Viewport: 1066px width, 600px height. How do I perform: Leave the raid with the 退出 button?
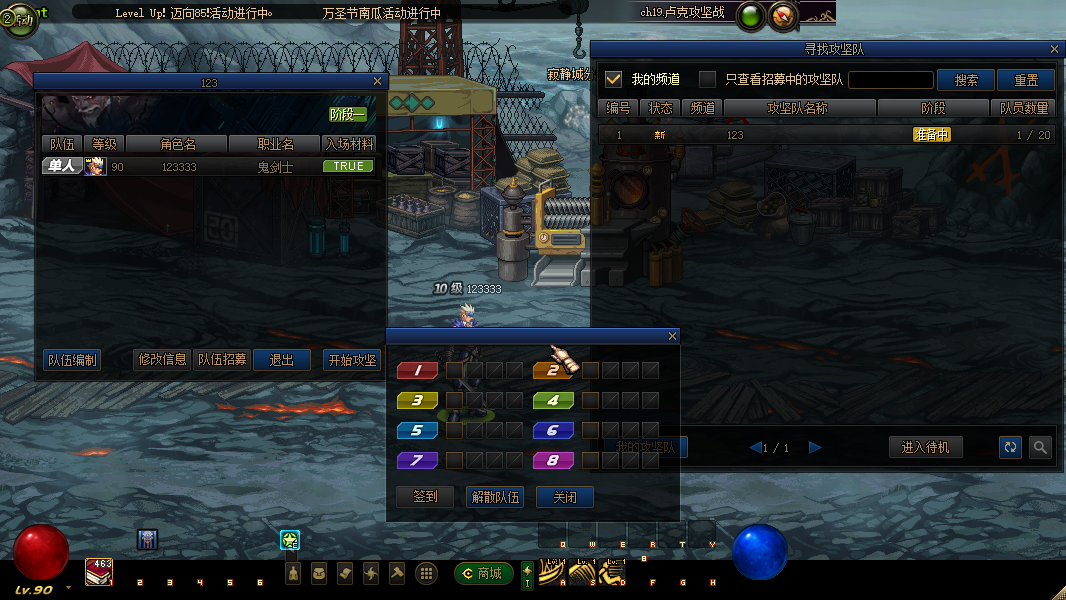(282, 360)
